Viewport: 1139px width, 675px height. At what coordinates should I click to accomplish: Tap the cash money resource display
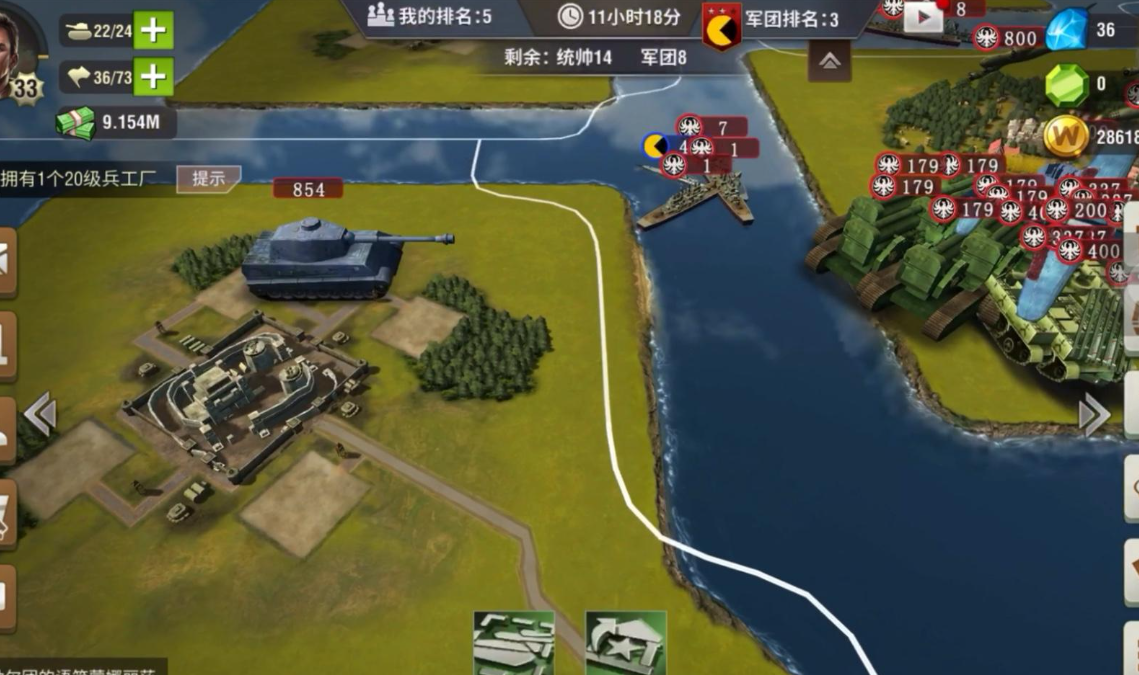(116, 123)
